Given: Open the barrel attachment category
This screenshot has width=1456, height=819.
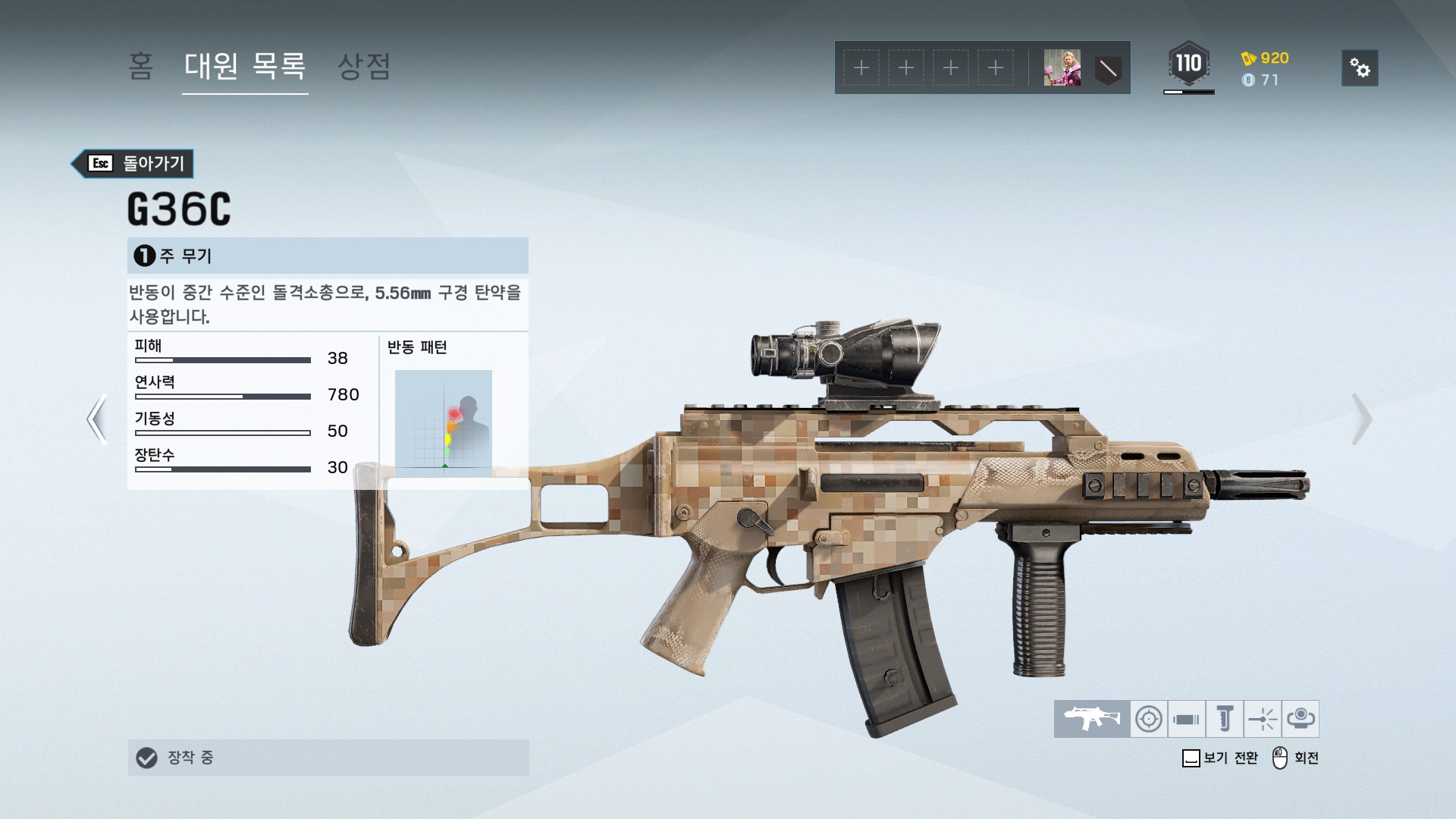Looking at the screenshot, I should coord(1186,718).
